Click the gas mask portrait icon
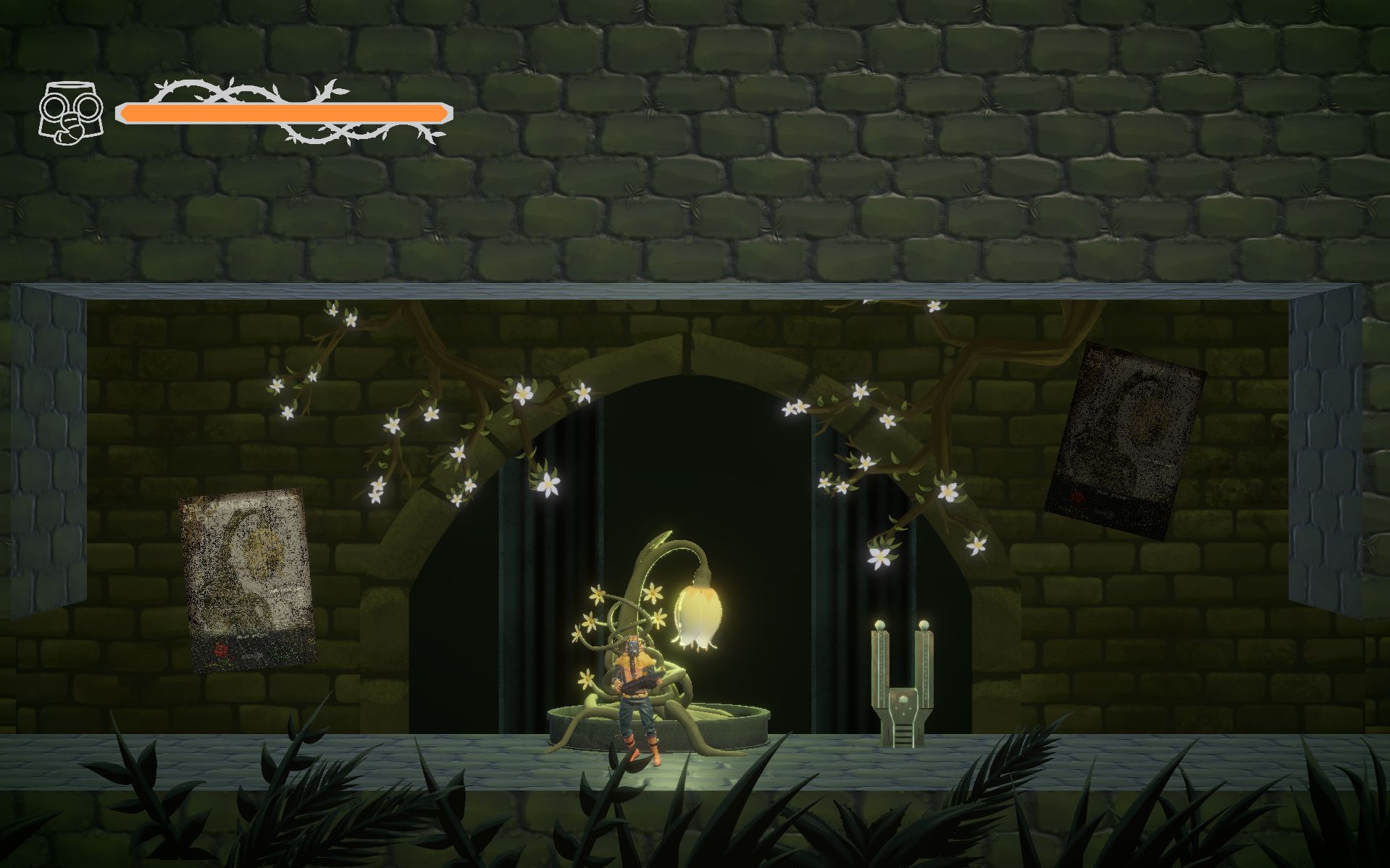The width and height of the screenshot is (1390, 868). click(70, 113)
